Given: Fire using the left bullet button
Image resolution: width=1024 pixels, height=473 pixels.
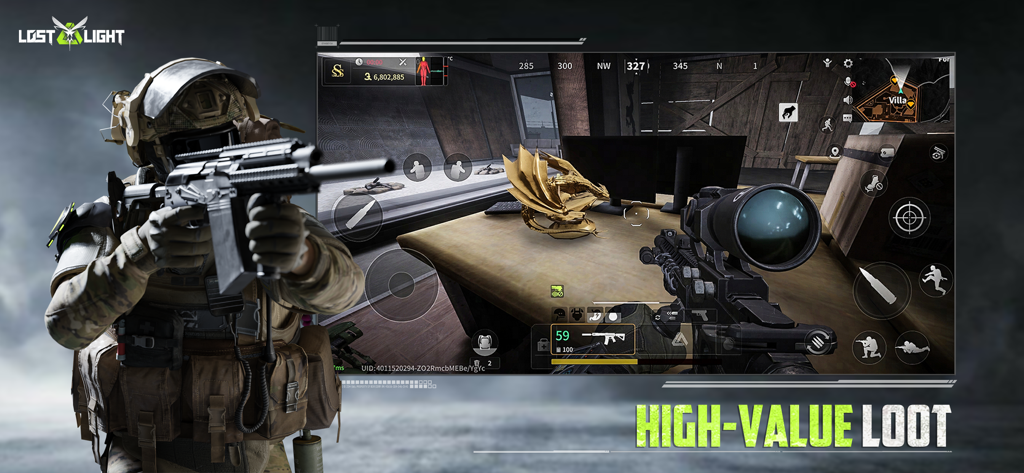Looking at the screenshot, I should click(x=357, y=213).
